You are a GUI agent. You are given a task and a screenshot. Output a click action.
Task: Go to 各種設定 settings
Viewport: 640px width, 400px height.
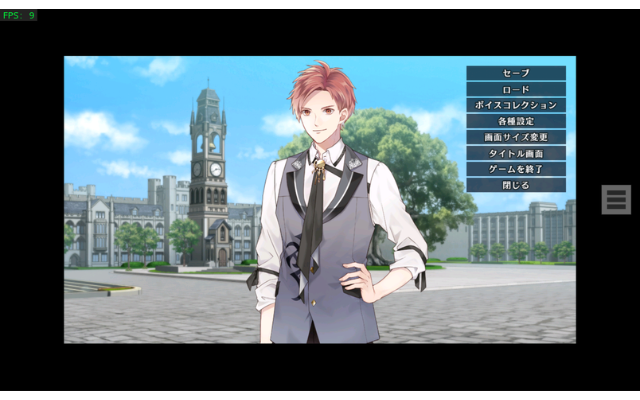pyautogui.click(x=515, y=121)
